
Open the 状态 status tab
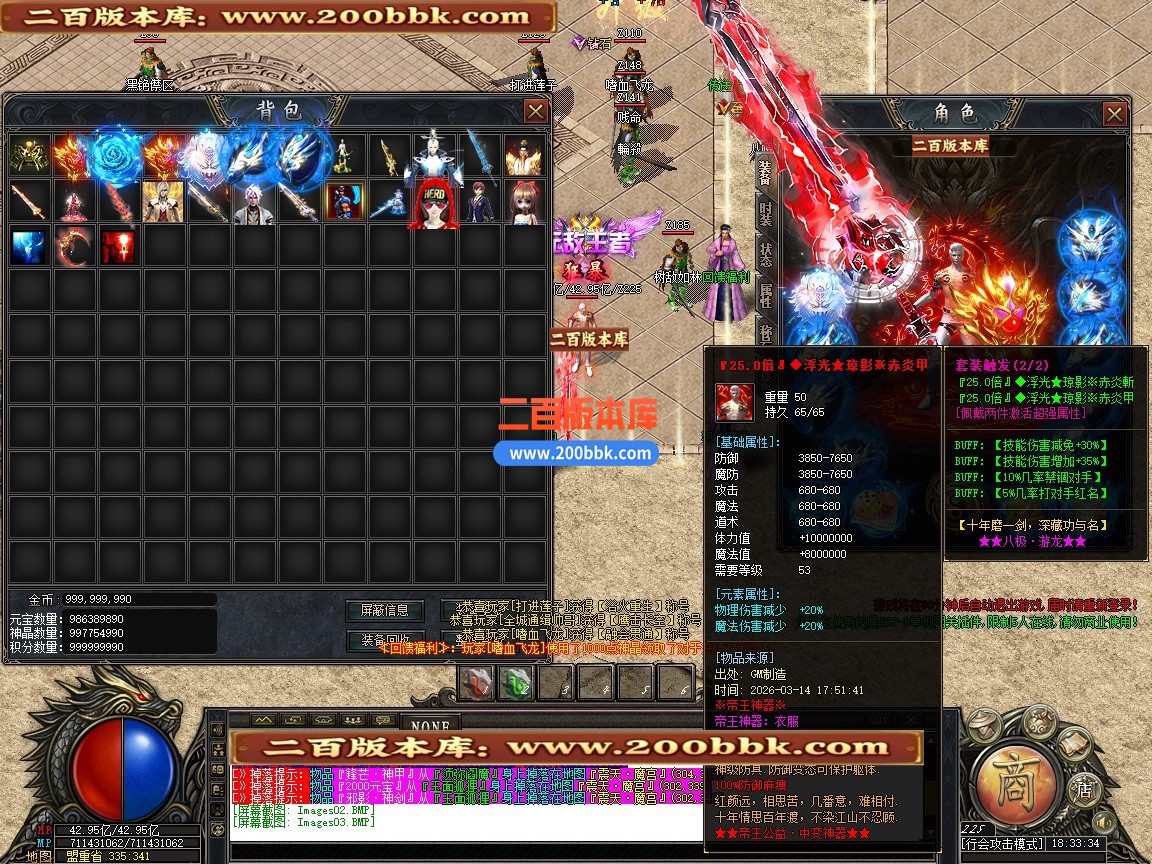[x=765, y=254]
